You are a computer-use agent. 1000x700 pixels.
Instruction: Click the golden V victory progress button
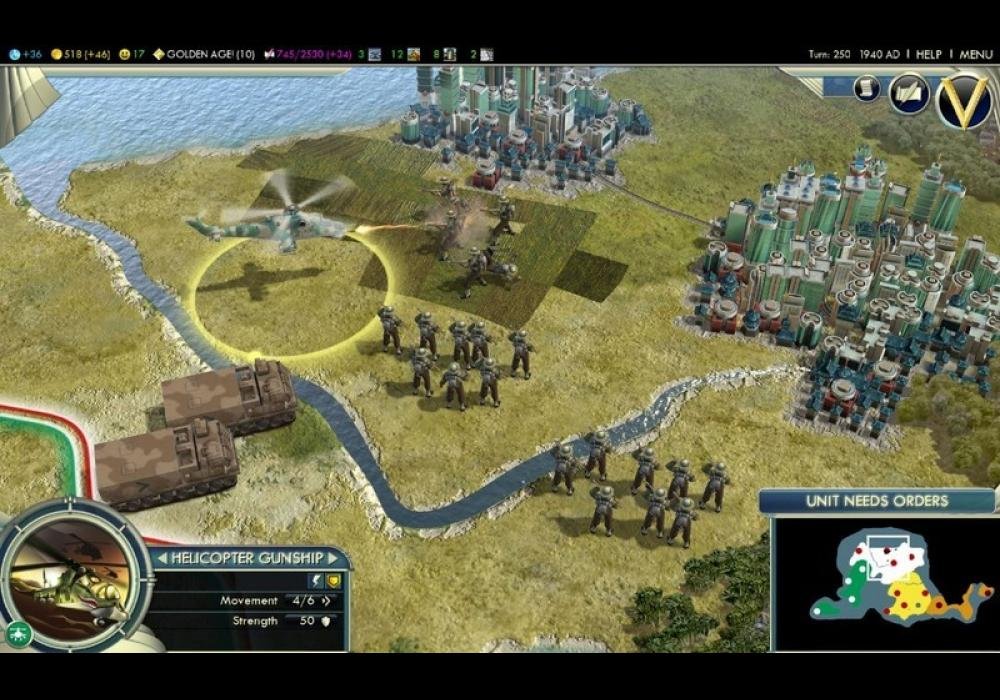pyautogui.click(x=964, y=101)
